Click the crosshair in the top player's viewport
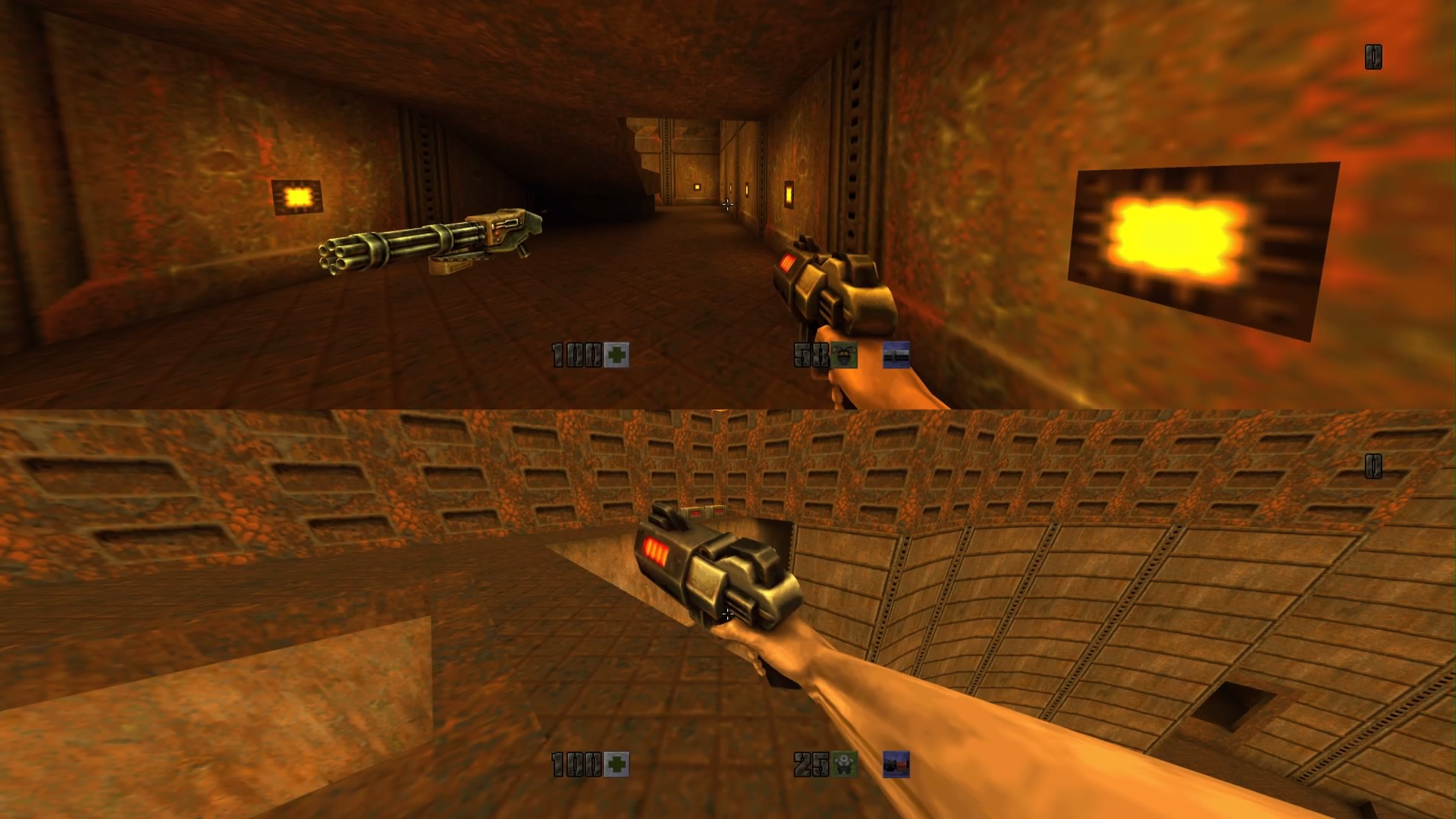The image size is (1456, 819). click(x=730, y=203)
